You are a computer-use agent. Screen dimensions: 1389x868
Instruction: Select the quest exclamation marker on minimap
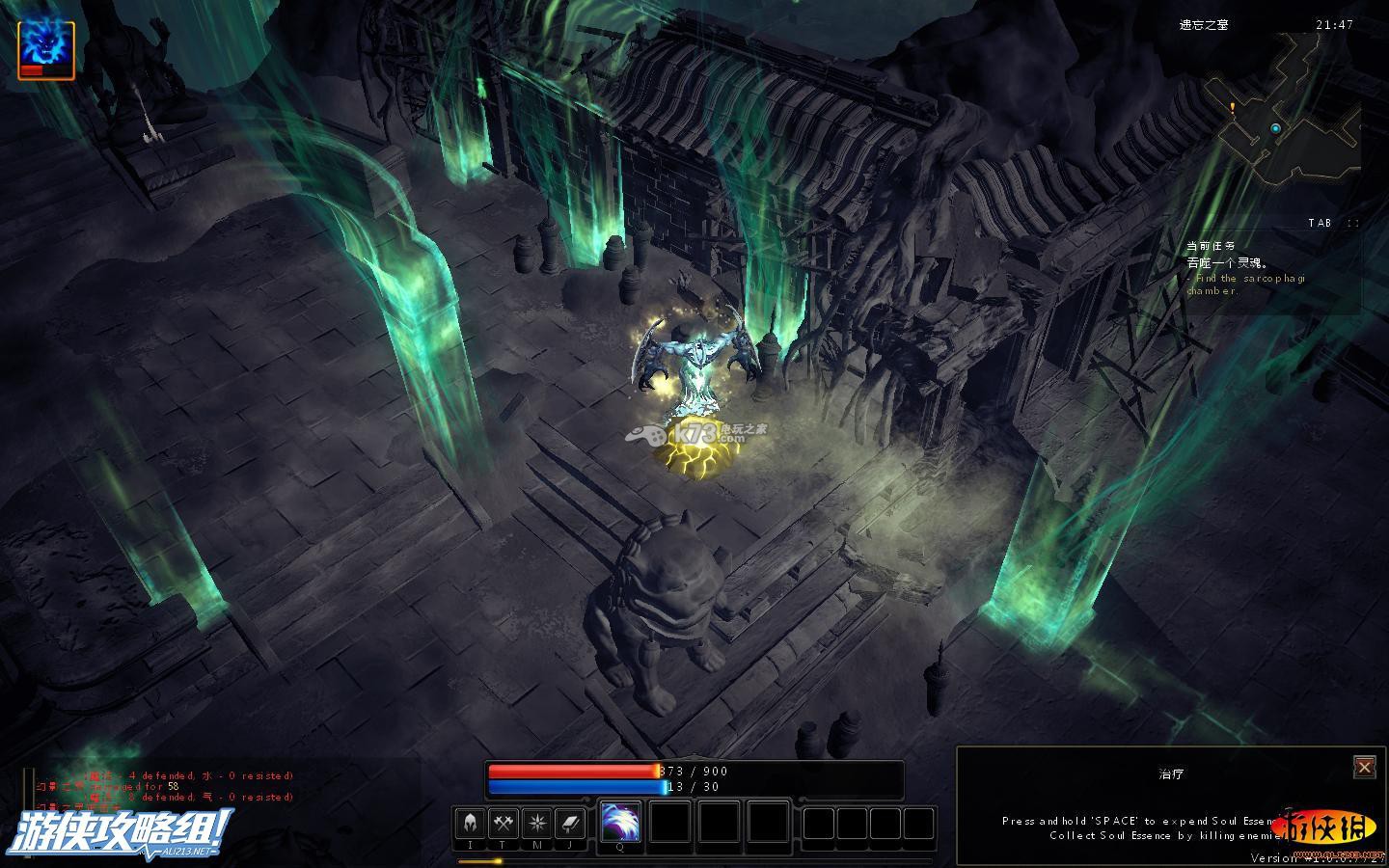[1232, 107]
